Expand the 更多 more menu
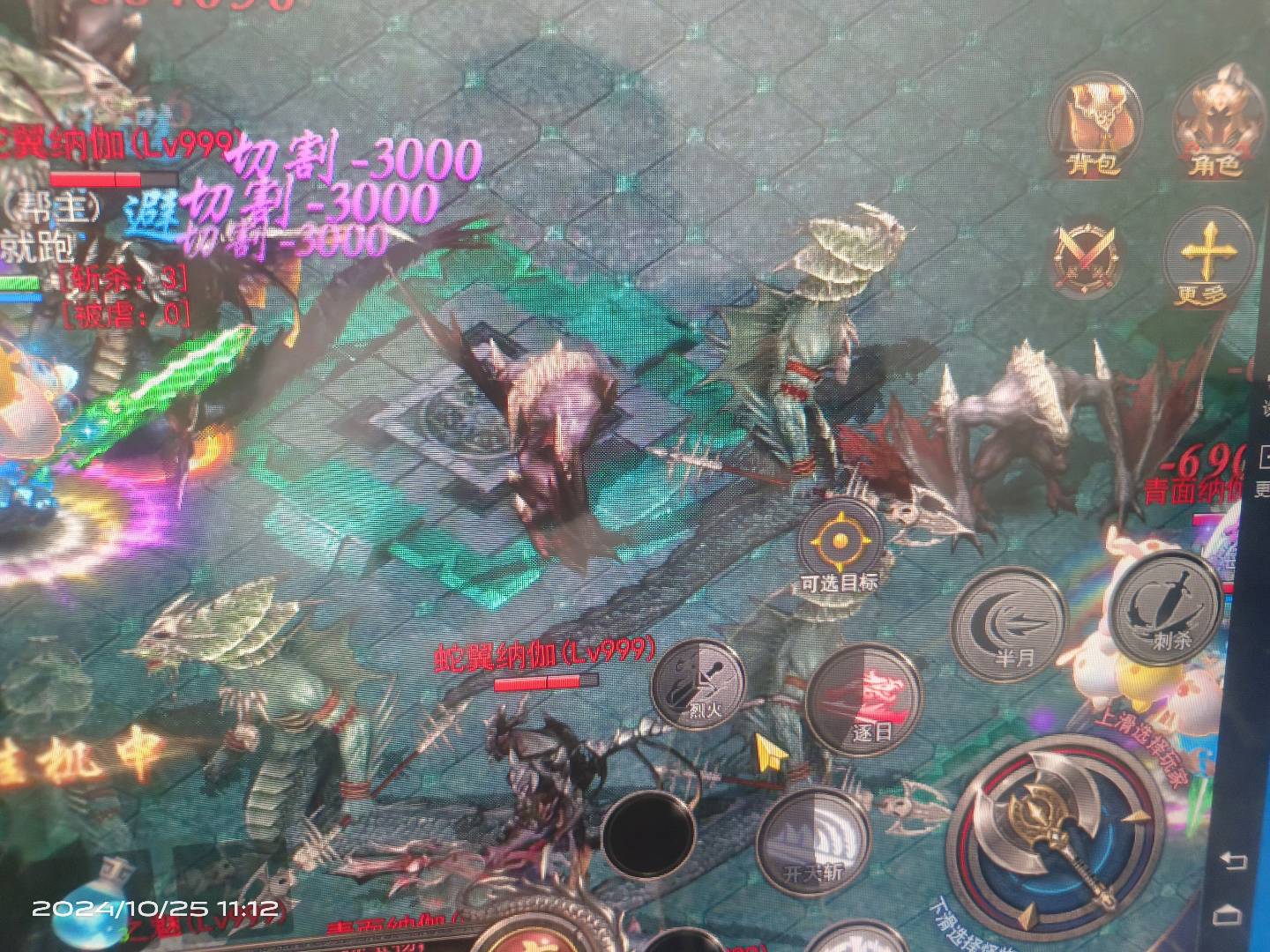The width and height of the screenshot is (1270, 952). click(1206, 256)
